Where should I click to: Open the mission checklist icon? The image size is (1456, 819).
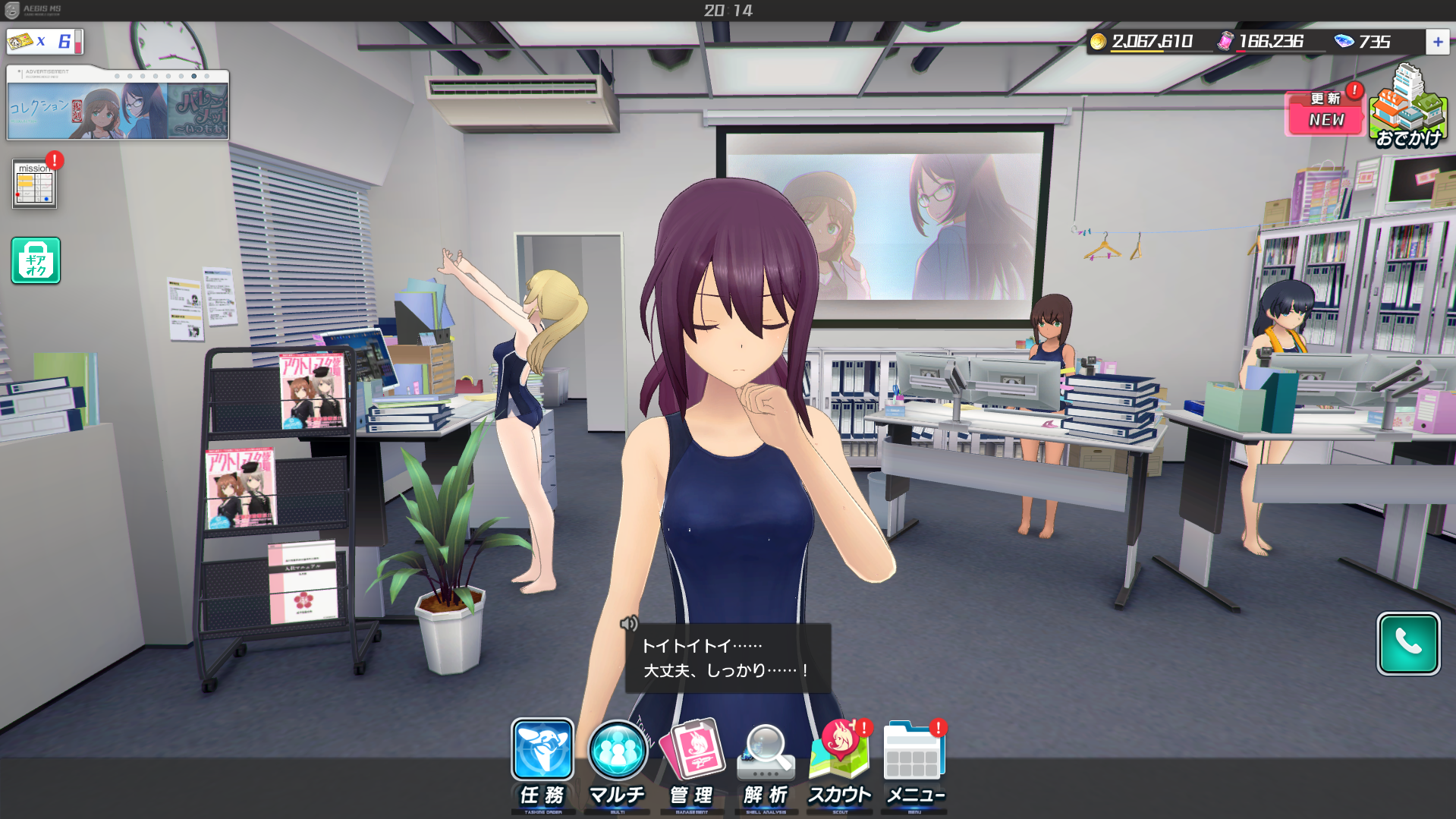(35, 184)
